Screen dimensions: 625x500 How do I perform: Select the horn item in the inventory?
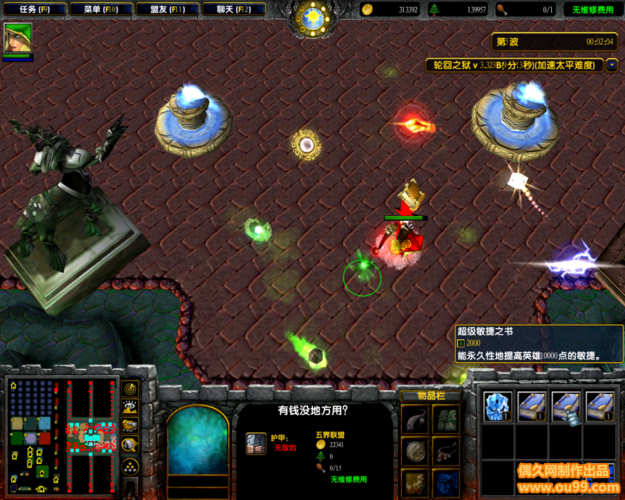click(416, 420)
